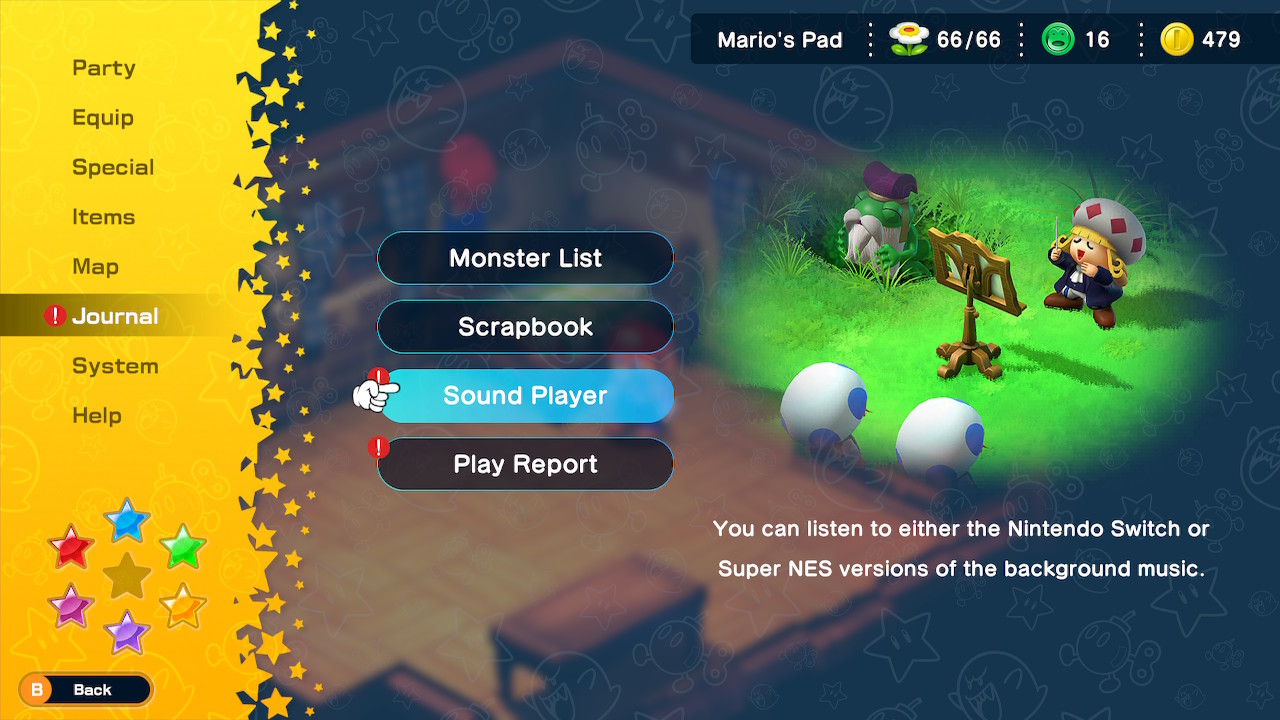Click the red star in the star collection
This screenshot has width=1280, height=720.
point(71,547)
